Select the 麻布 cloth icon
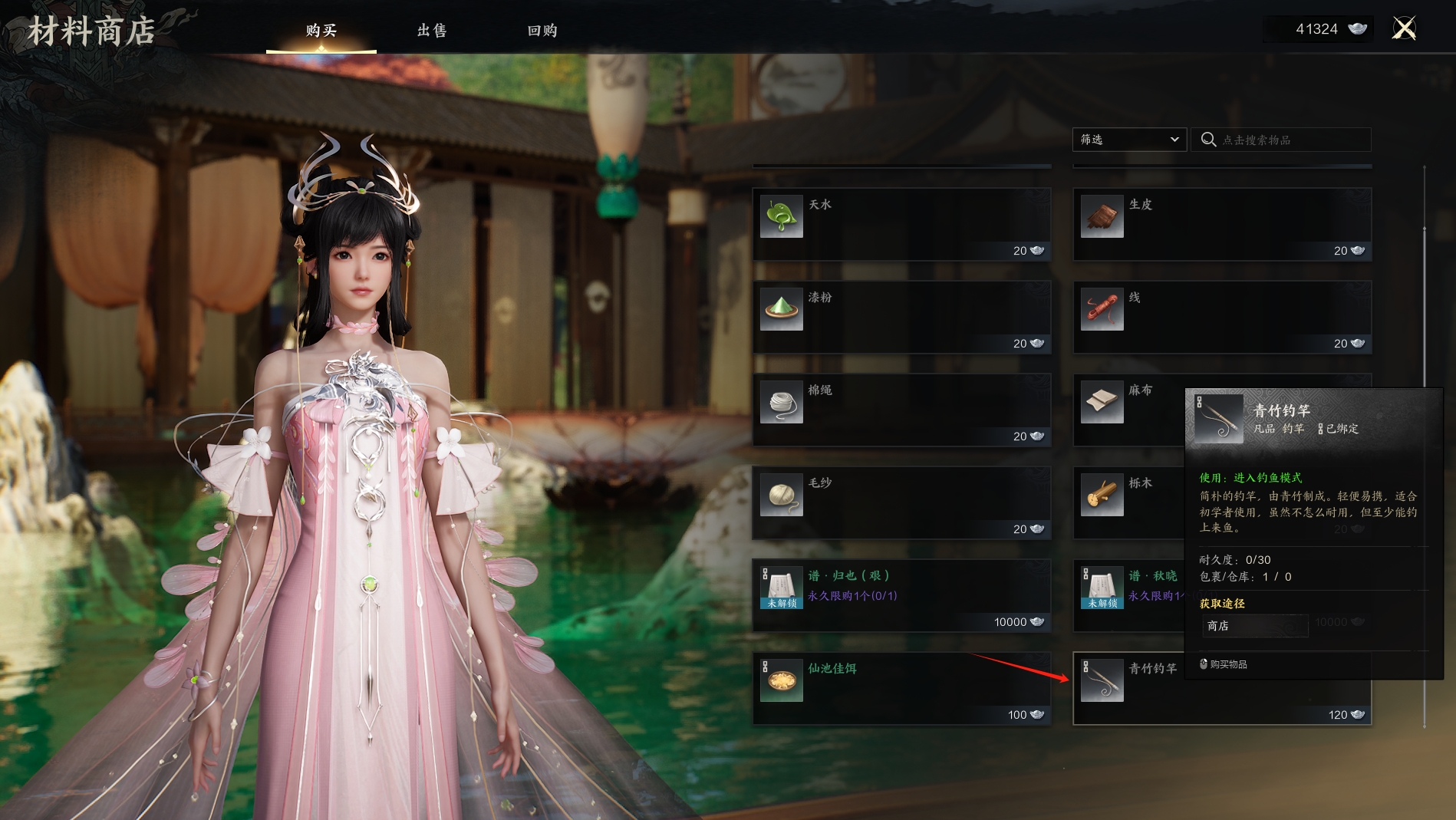 coord(1102,402)
